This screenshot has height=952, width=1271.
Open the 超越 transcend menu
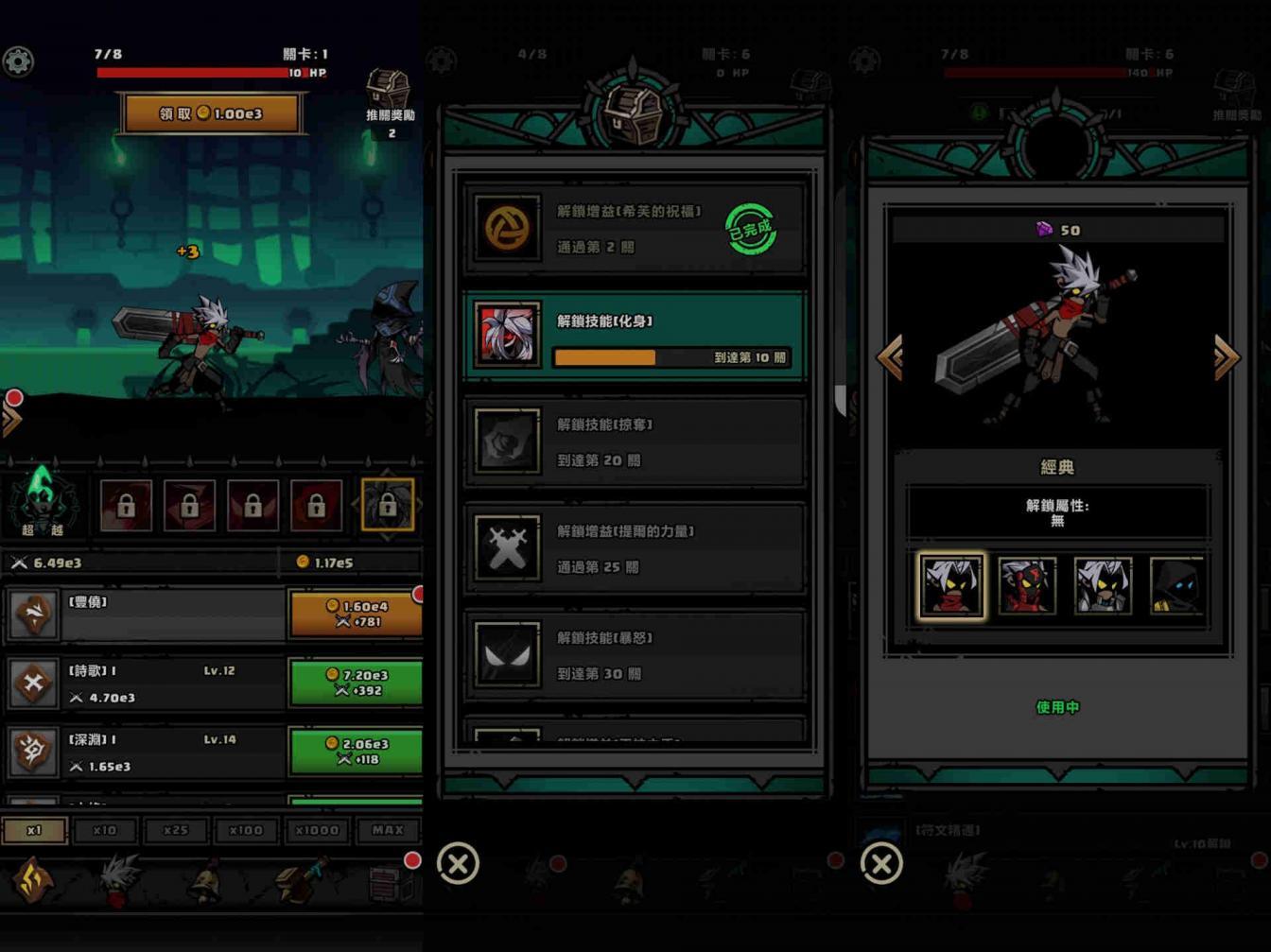[42, 501]
